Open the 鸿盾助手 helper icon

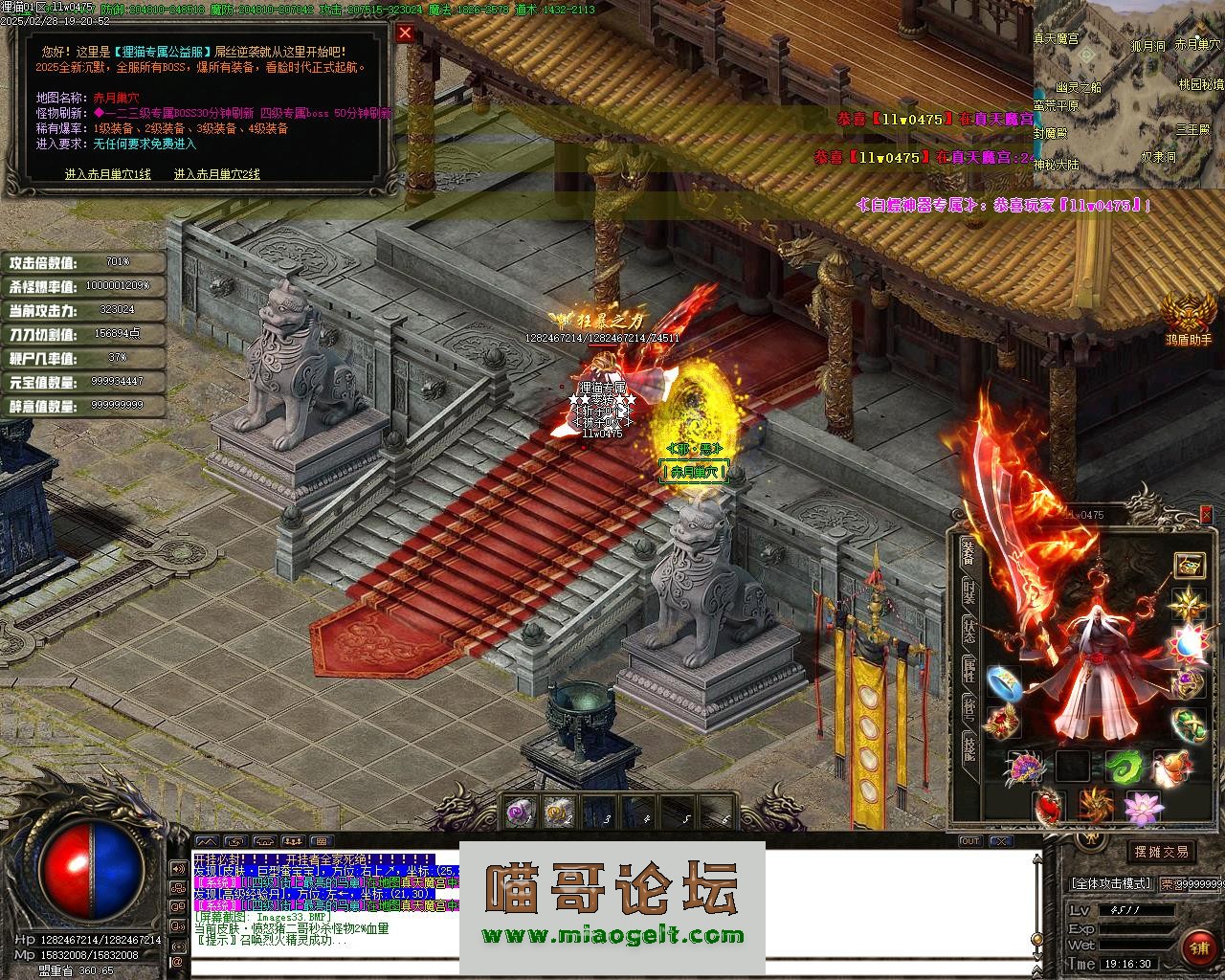pyautogui.click(x=1188, y=316)
